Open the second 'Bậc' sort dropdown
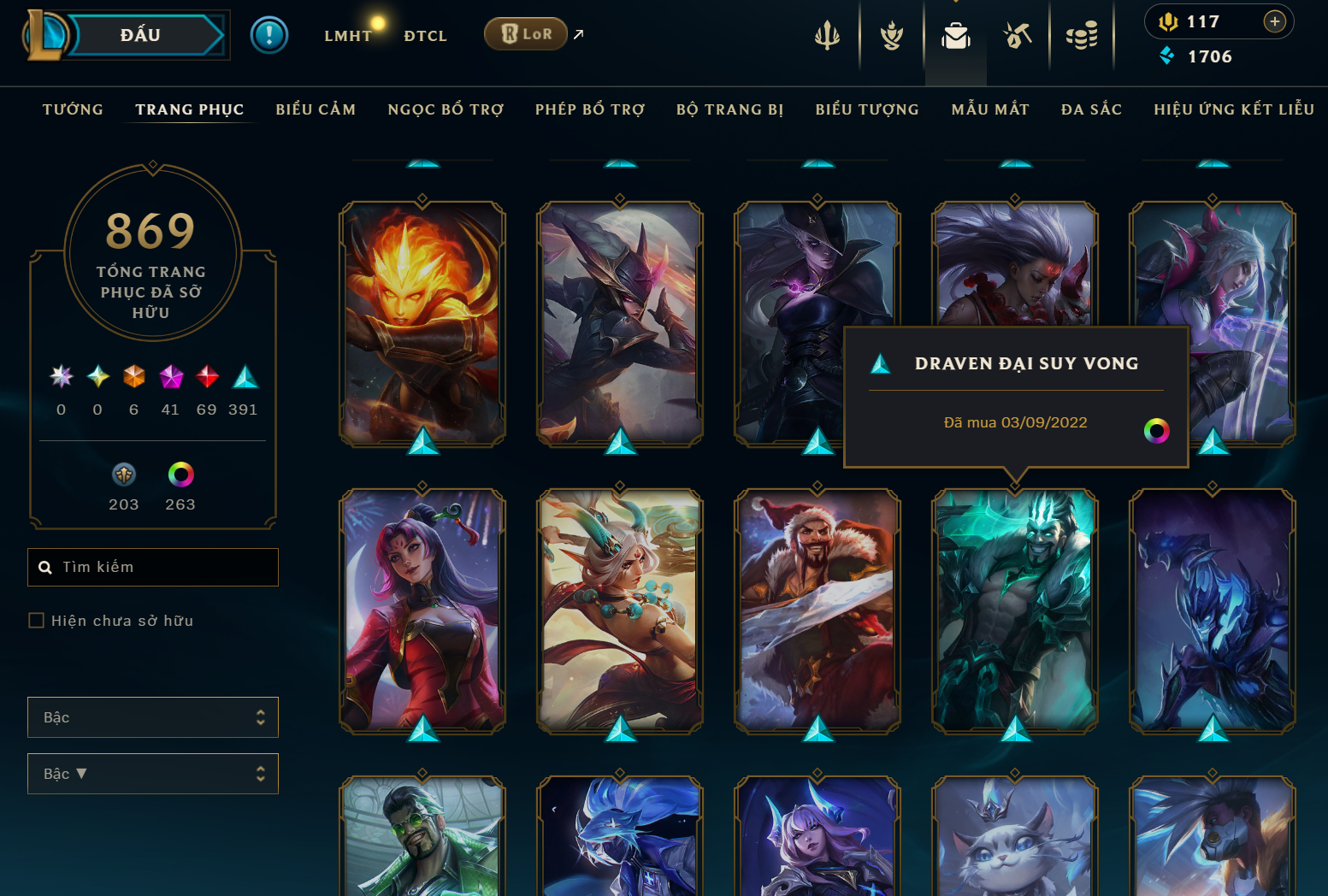This screenshot has width=1328, height=896. pyautogui.click(x=152, y=774)
